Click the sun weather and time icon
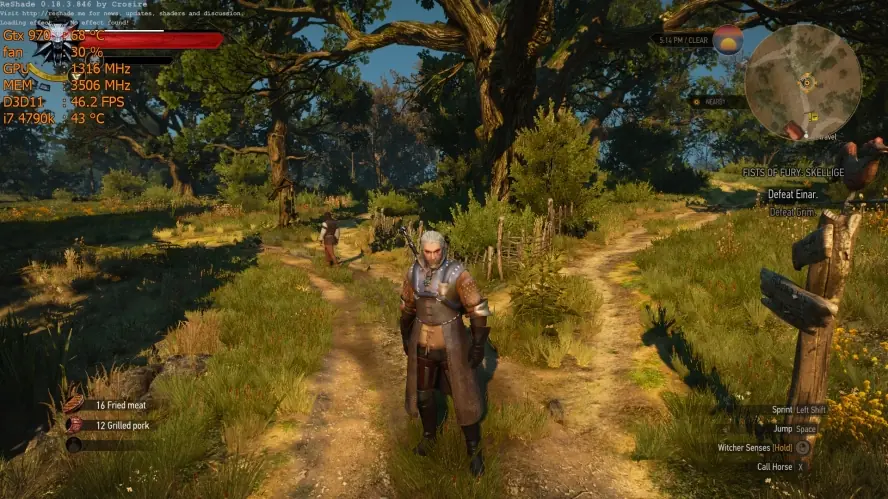Image resolution: width=888 pixels, height=499 pixels. point(727,40)
